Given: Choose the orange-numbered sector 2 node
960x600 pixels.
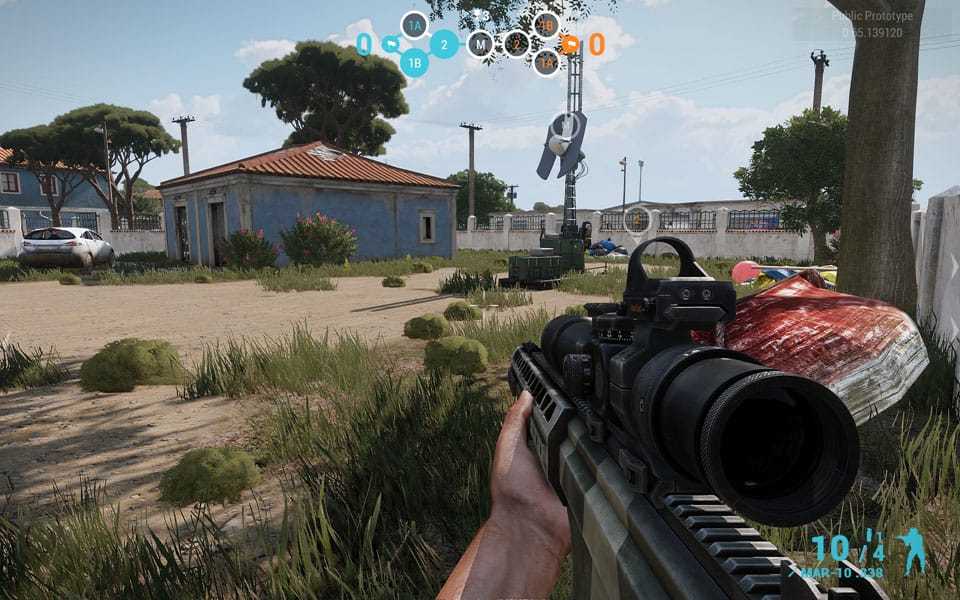Looking at the screenshot, I should [x=516, y=44].
